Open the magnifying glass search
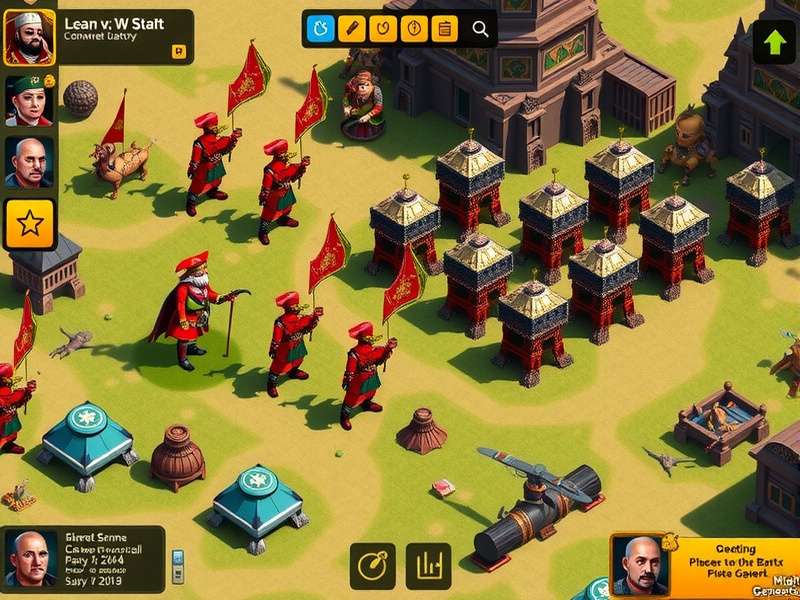The height and width of the screenshot is (600, 800). coord(480,29)
